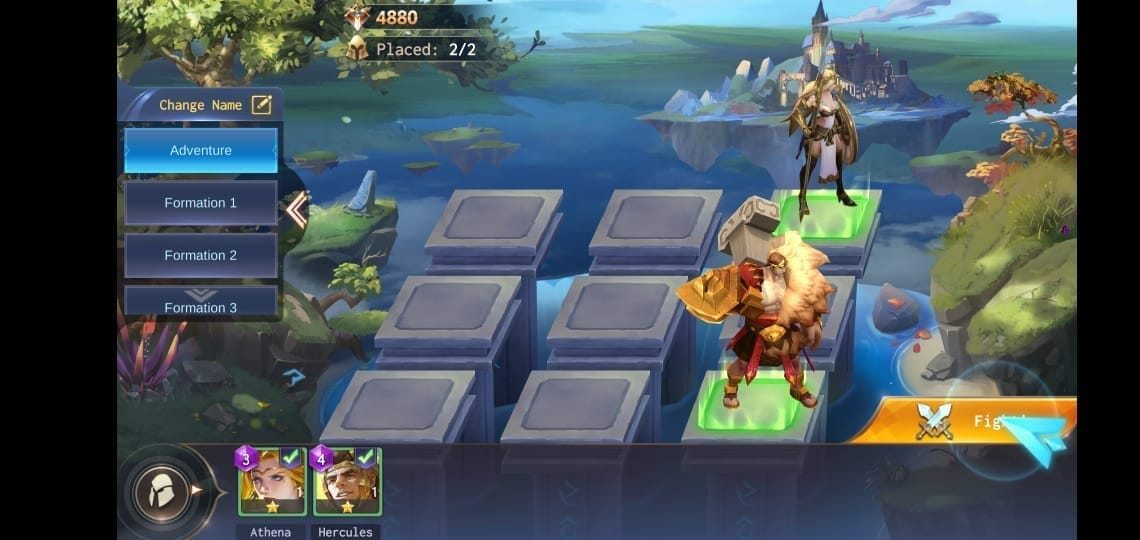The width and height of the screenshot is (1140, 540).
Task: Collapse the formation panel with the arrow
Action: (x=297, y=210)
